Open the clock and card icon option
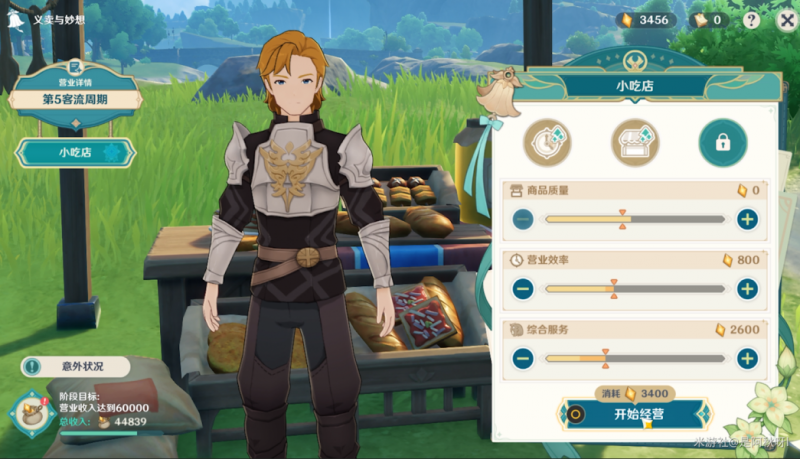This screenshot has width=800, height=459. click(548, 142)
